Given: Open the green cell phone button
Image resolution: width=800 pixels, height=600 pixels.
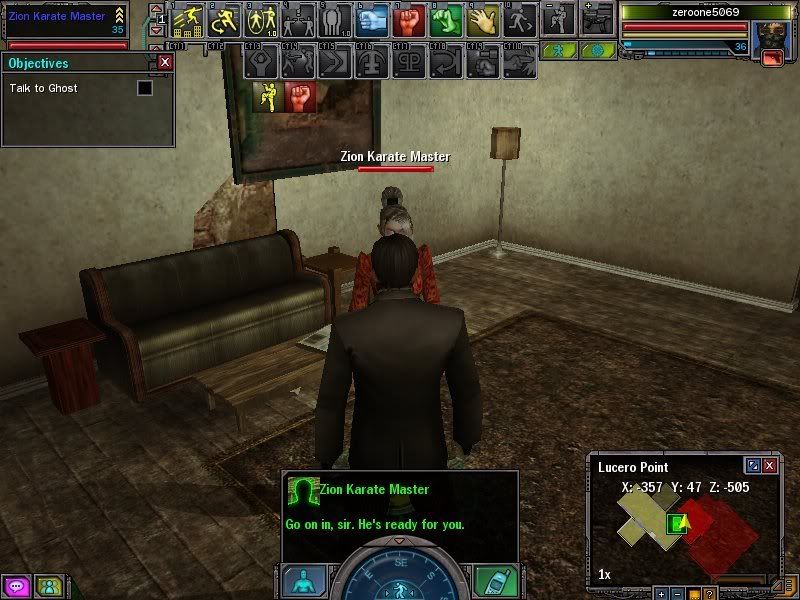Looking at the screenshot, I should [x=495, y=581].
